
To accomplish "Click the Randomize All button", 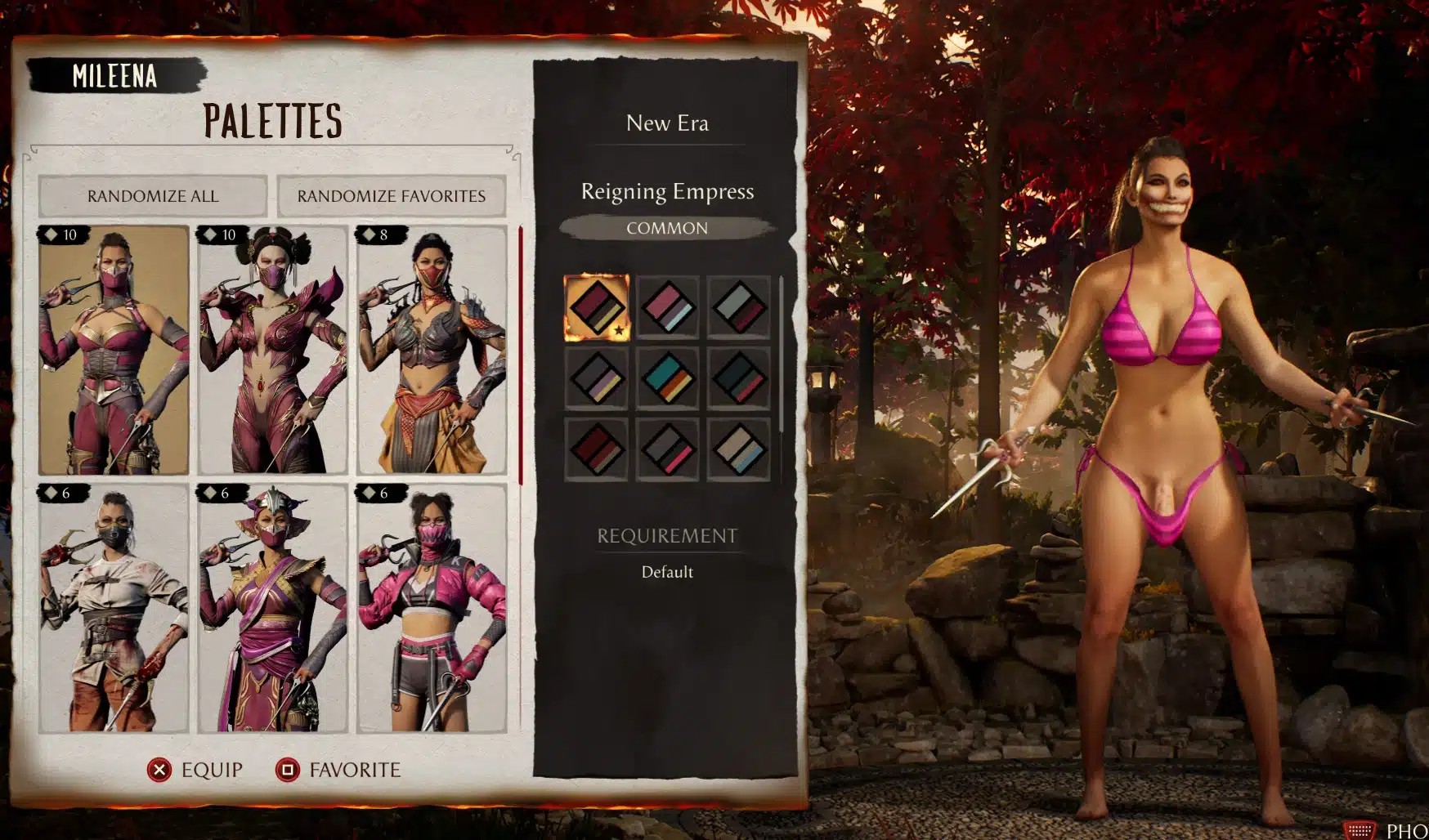I will 153,196.
